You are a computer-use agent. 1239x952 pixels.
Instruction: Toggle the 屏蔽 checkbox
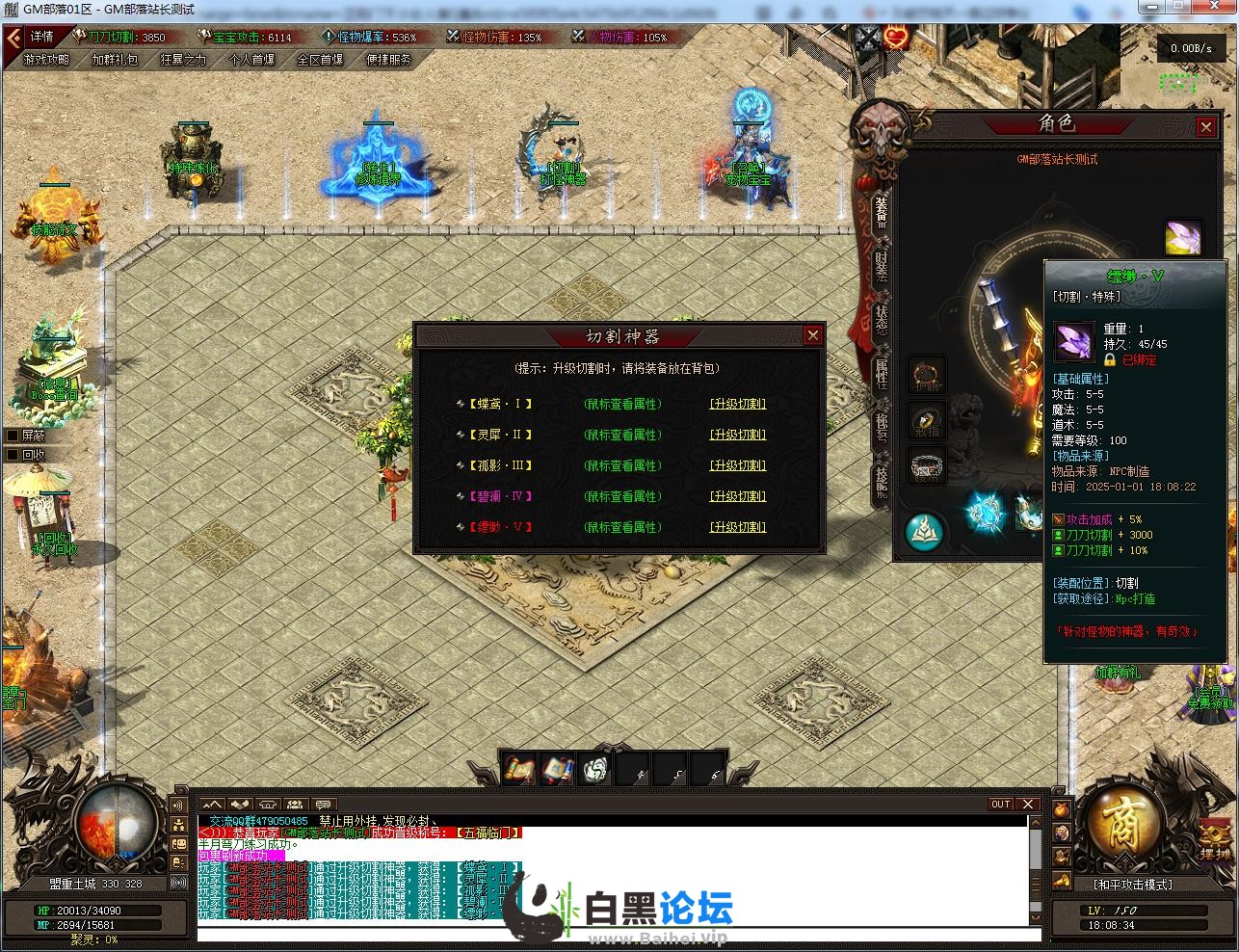coord(13,436)
